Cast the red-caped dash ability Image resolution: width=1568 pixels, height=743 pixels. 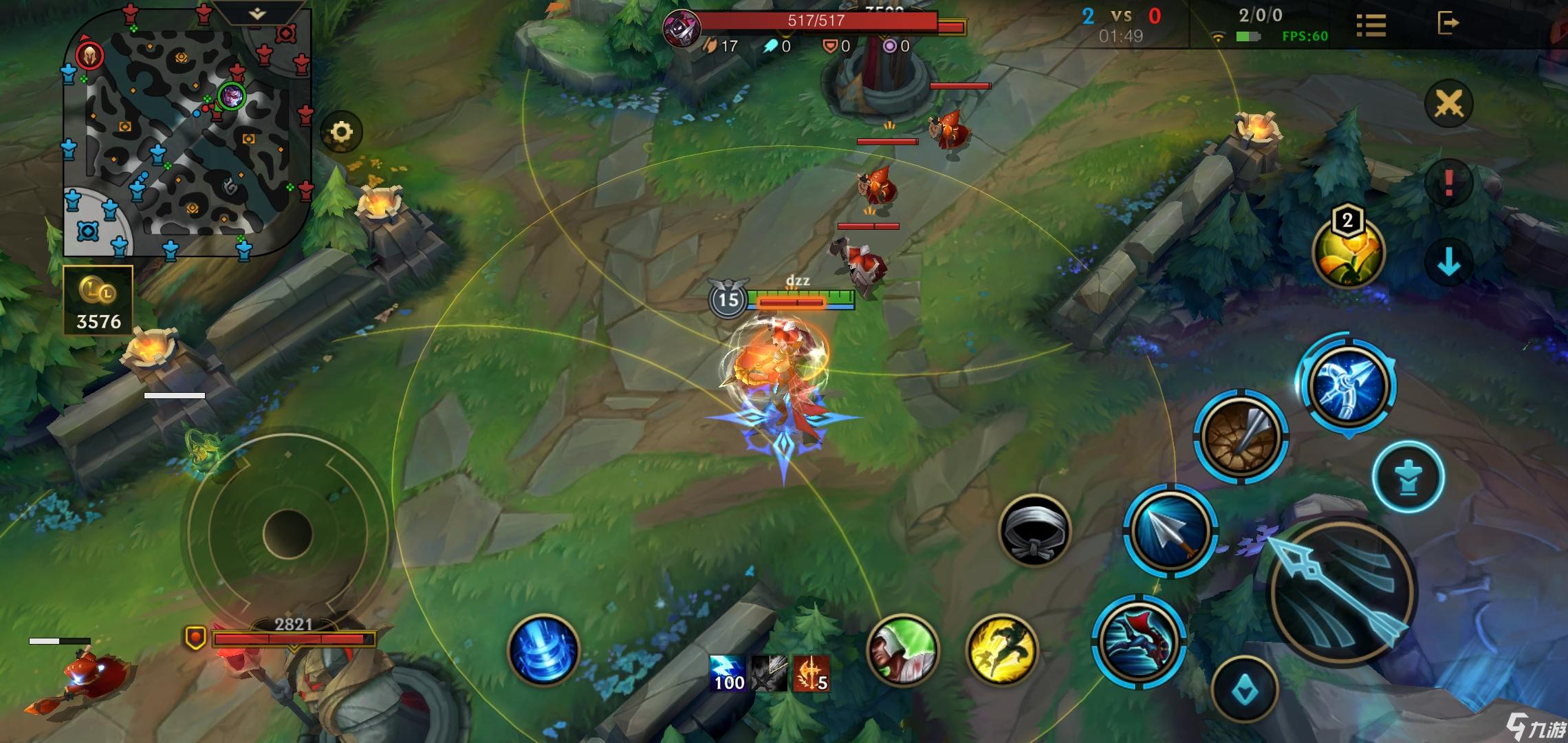tap(1138, 640)
